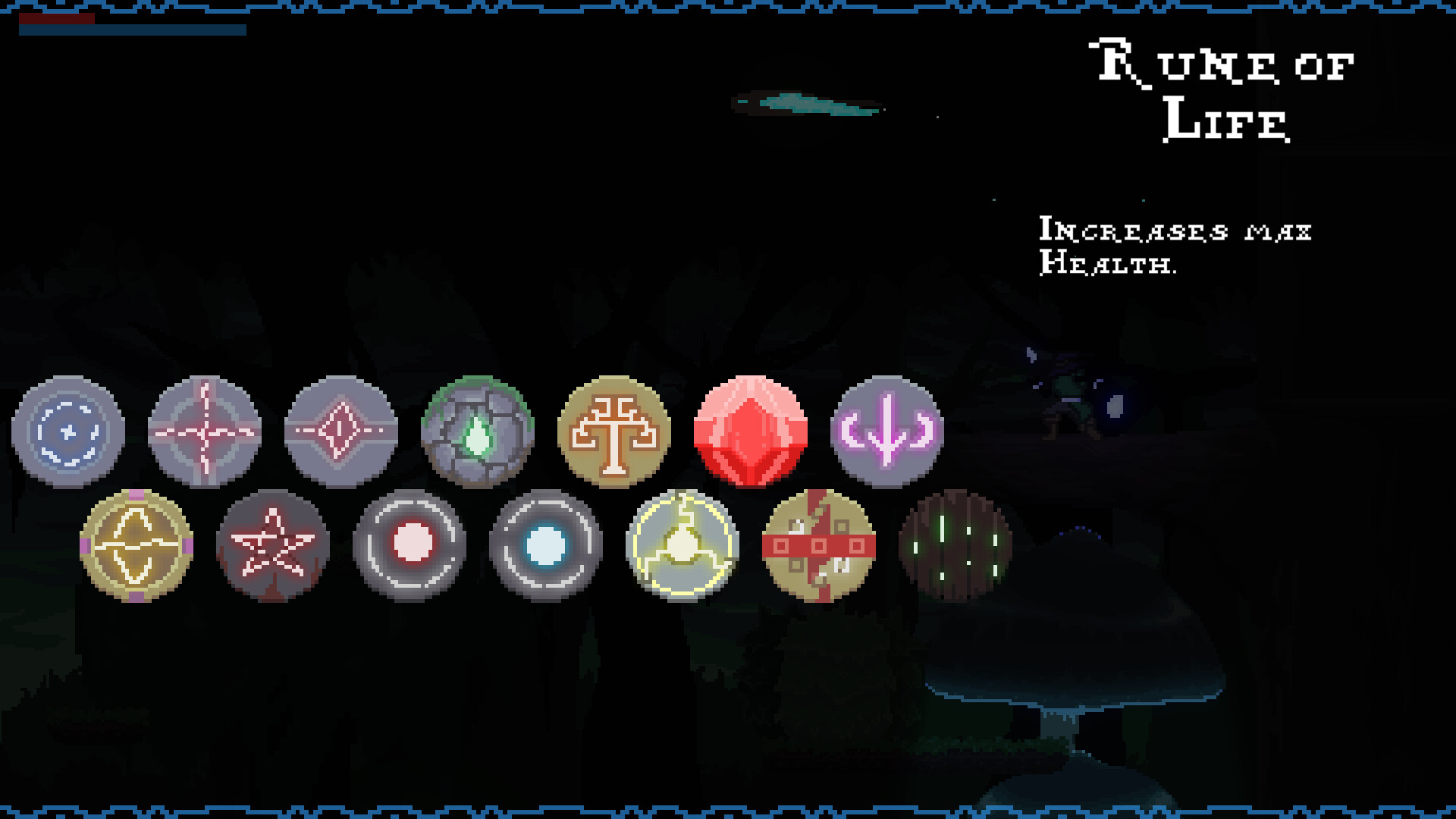Select the red crystal gem rune
This screenshot has width=1456, height=819.
(x=751, y=431)
